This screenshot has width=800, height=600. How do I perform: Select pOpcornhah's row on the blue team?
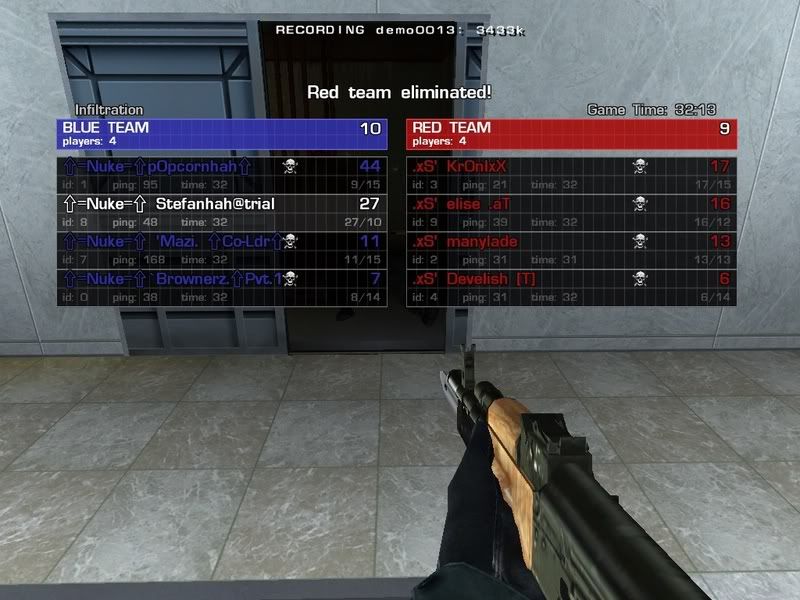point(222,174)
